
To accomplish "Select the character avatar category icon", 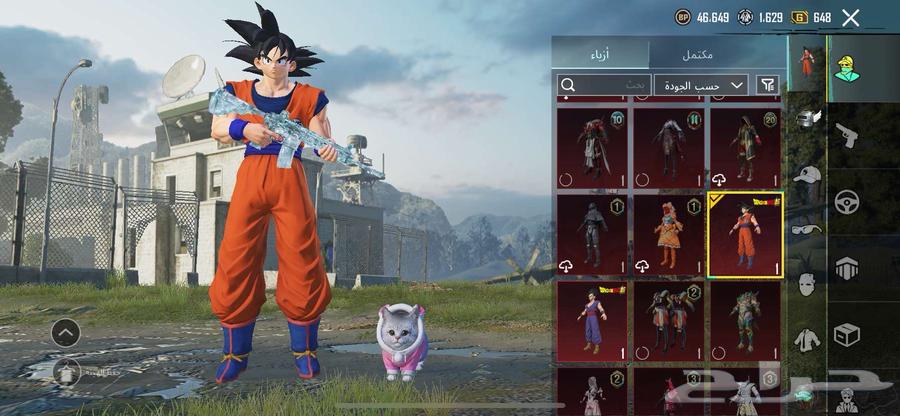I will (848, 68).
